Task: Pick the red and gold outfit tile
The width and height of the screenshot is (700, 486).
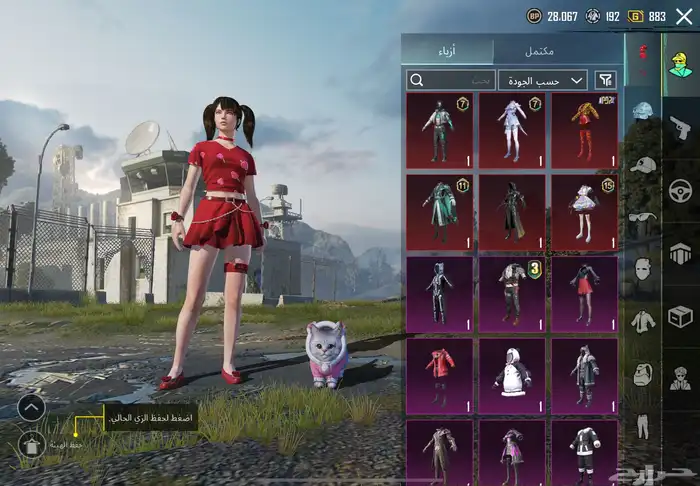Action: pyautogui.click(x=584, y=130)
